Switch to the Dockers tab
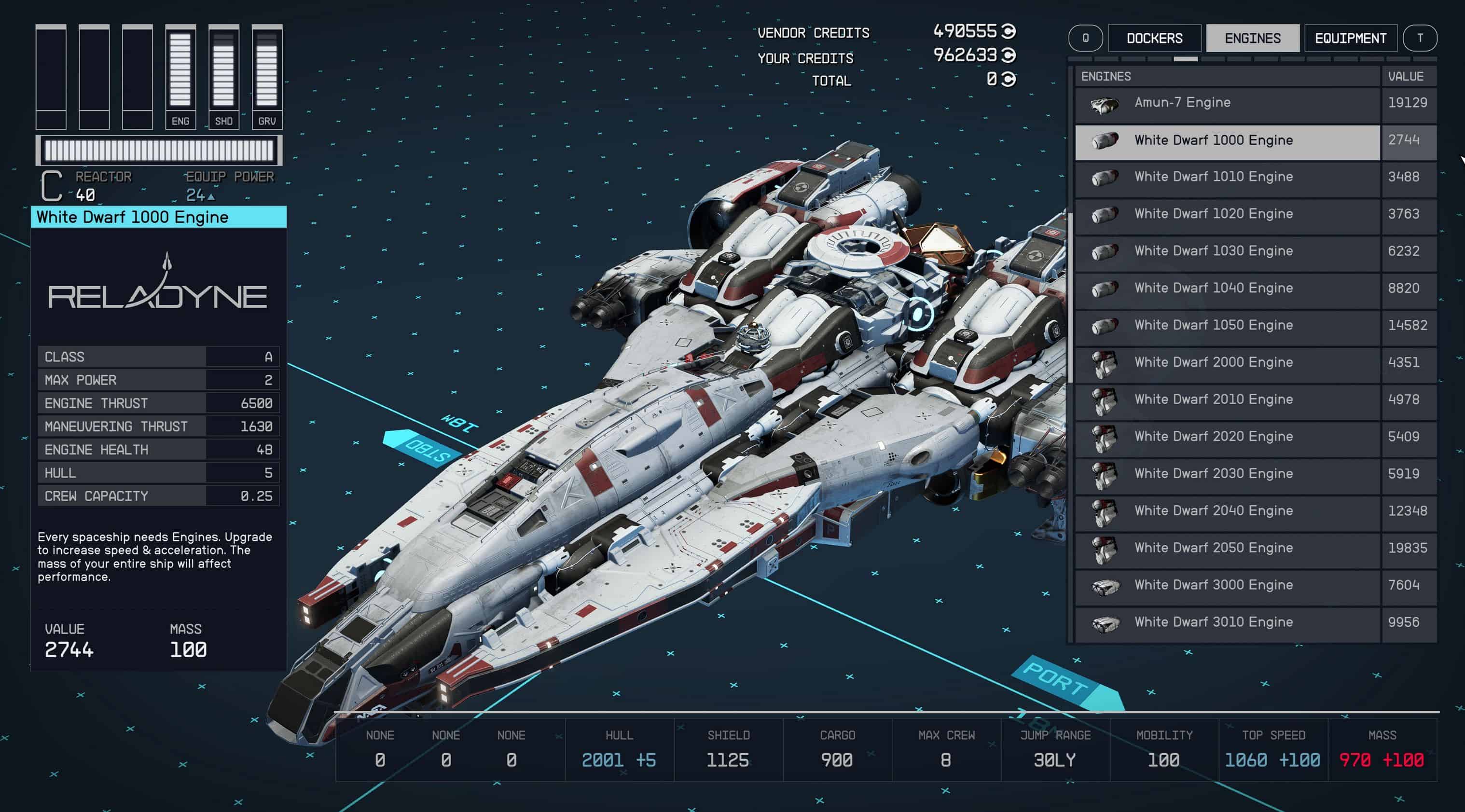Screen dimensions: 1465x812 pyautogui.click(x=1154, y=38)
